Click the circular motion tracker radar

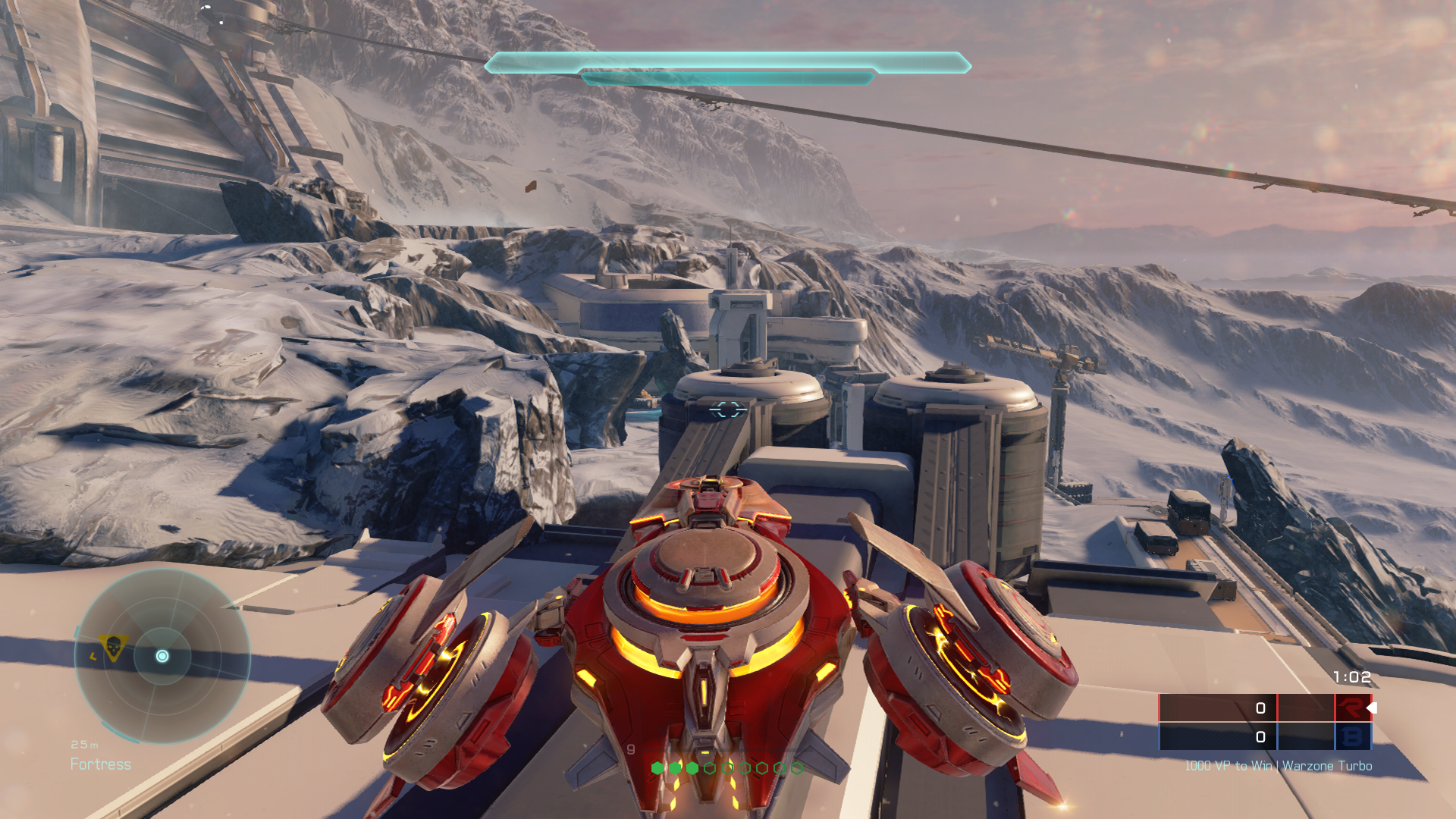162,657
